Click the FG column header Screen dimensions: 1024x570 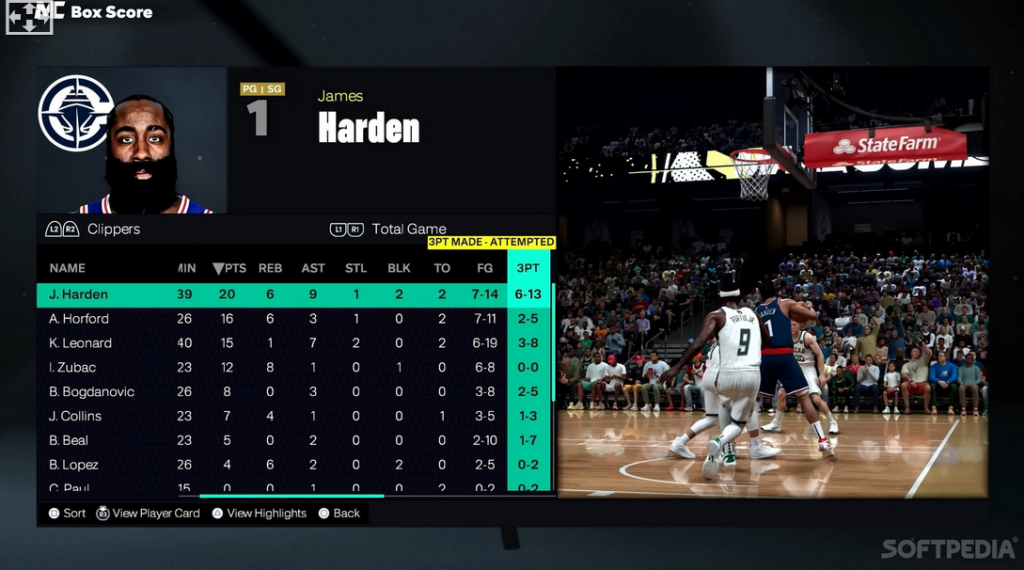pos(485,268)
